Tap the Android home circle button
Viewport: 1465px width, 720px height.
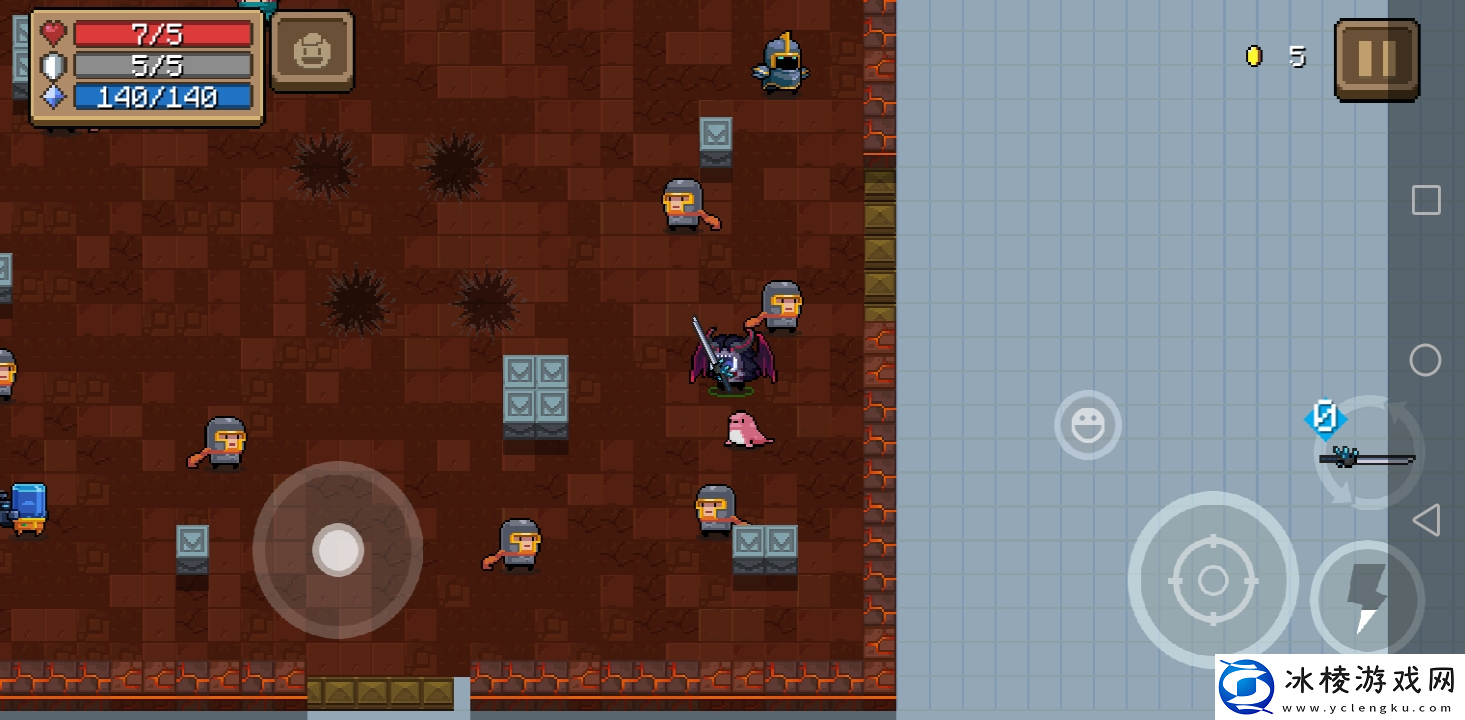click(1425, 360)
